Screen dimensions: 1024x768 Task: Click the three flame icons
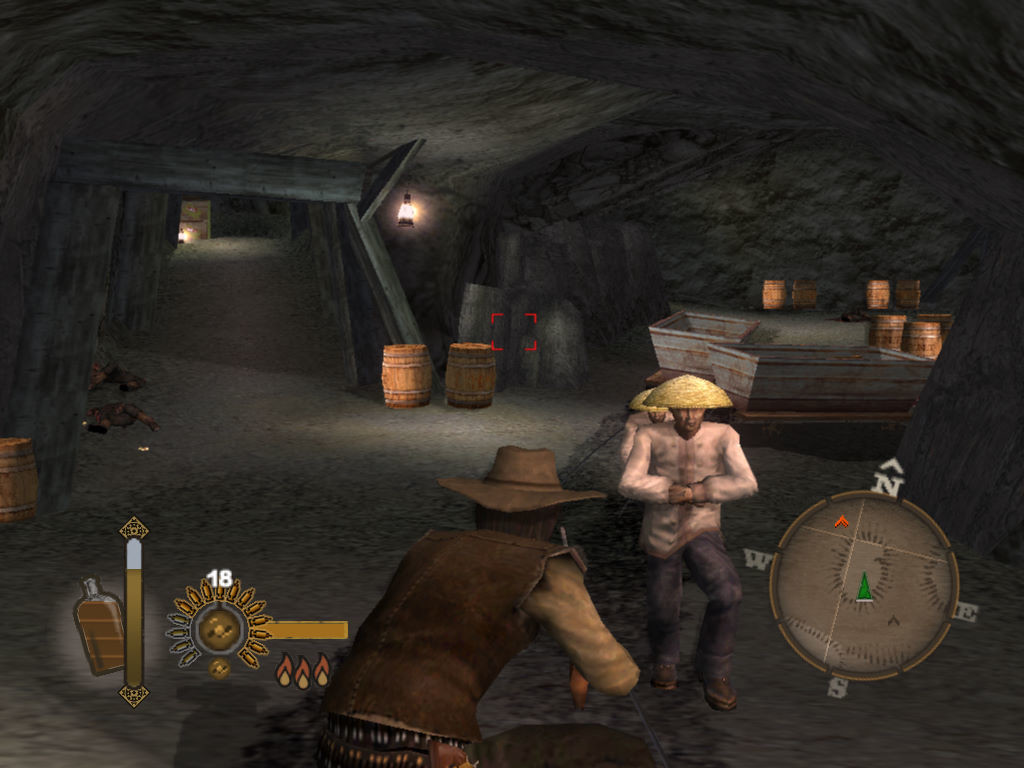(302, 670)
